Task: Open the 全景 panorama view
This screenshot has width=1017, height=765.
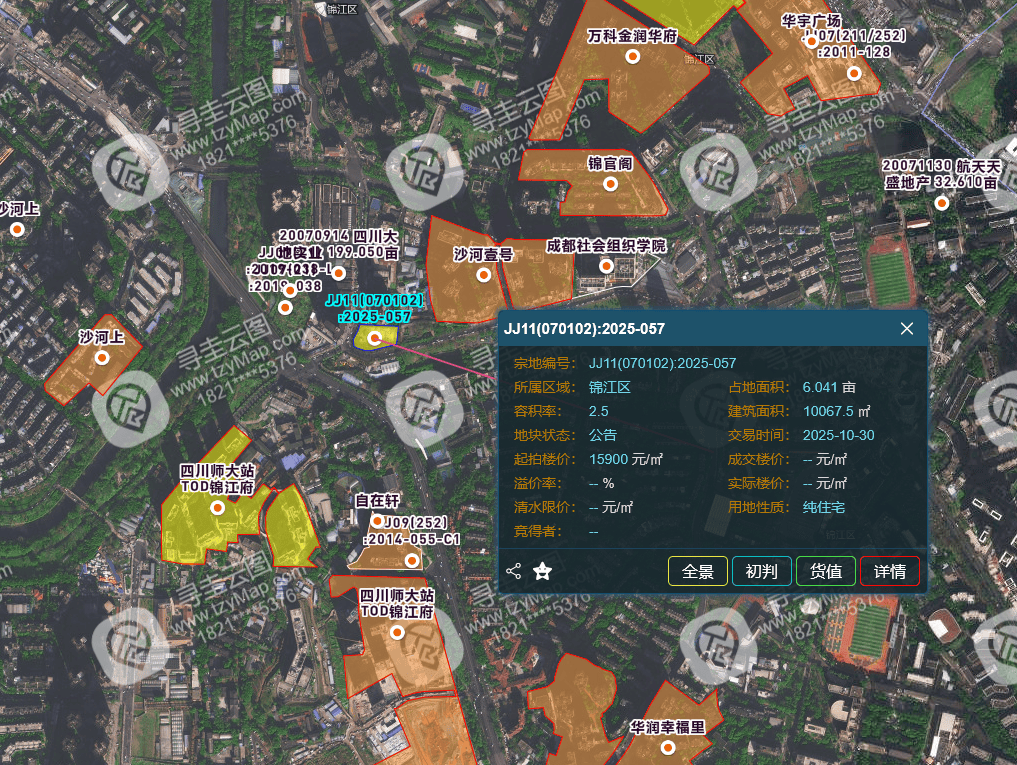Action: click(697, 571)
